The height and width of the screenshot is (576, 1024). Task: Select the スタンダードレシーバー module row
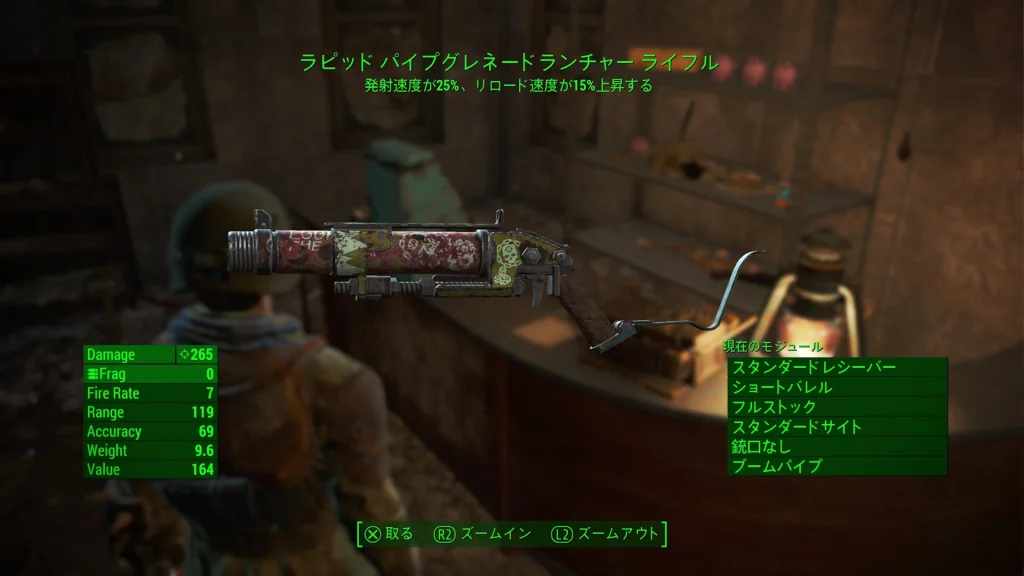click(x=836, y=368)
